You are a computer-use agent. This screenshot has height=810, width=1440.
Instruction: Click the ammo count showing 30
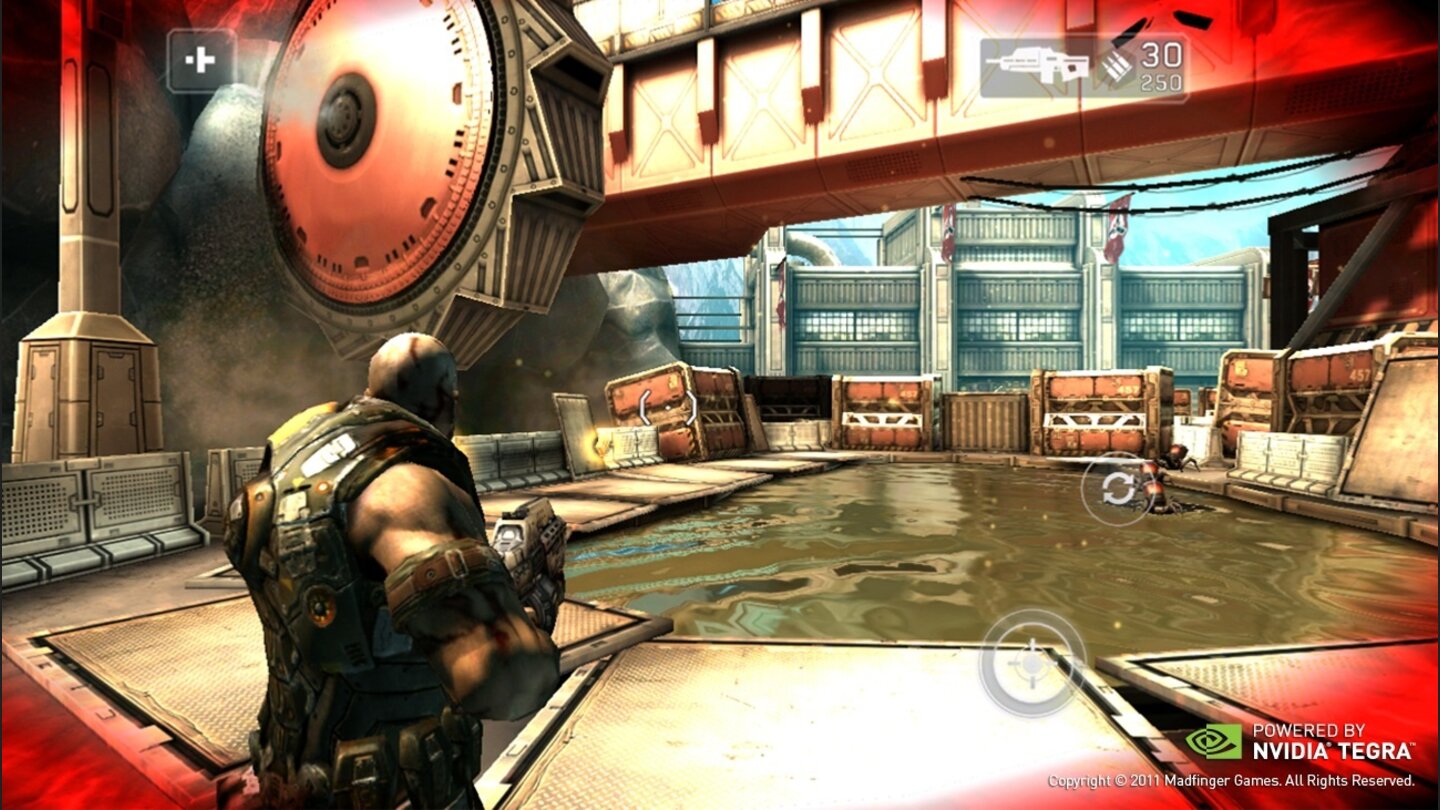[x=1163, y=55]
